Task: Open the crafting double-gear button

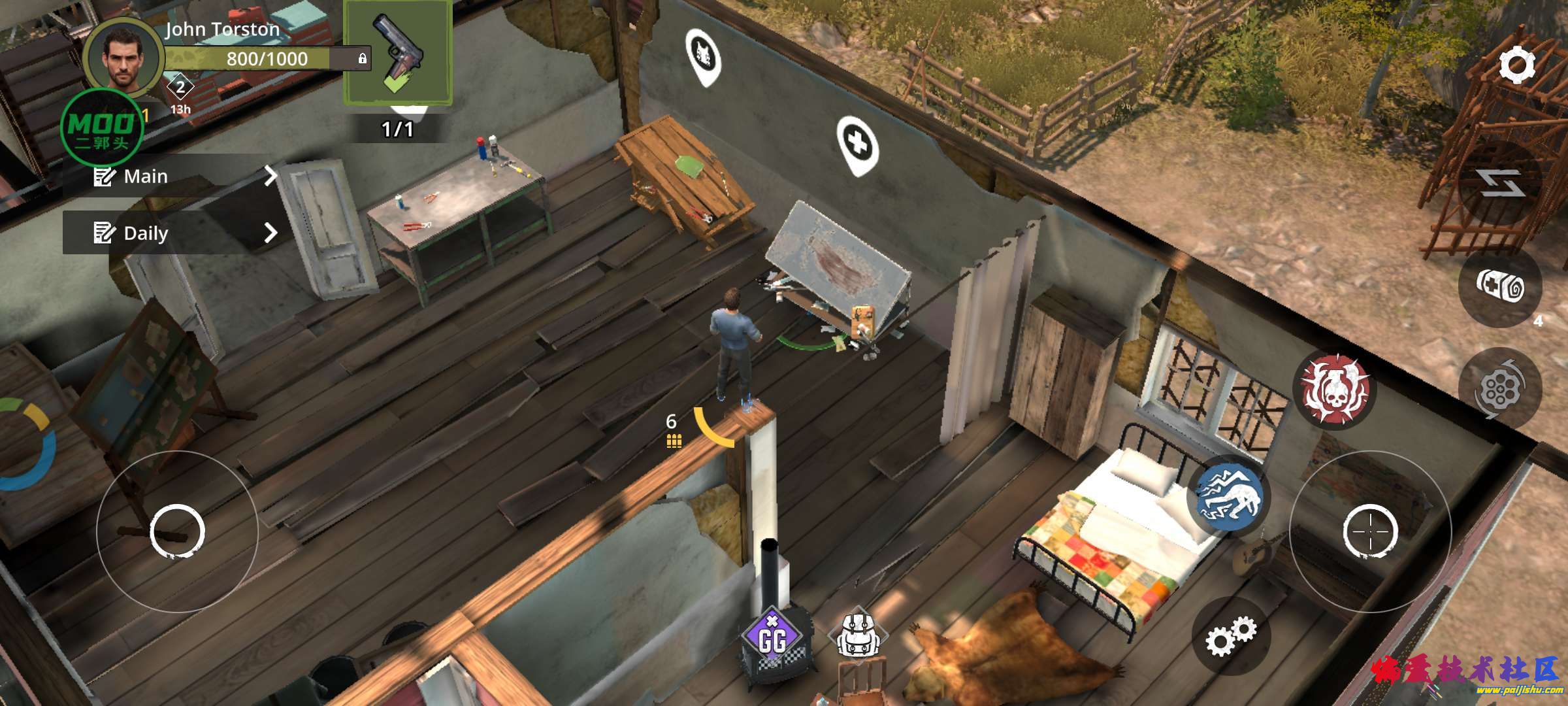Action: 1230,636
